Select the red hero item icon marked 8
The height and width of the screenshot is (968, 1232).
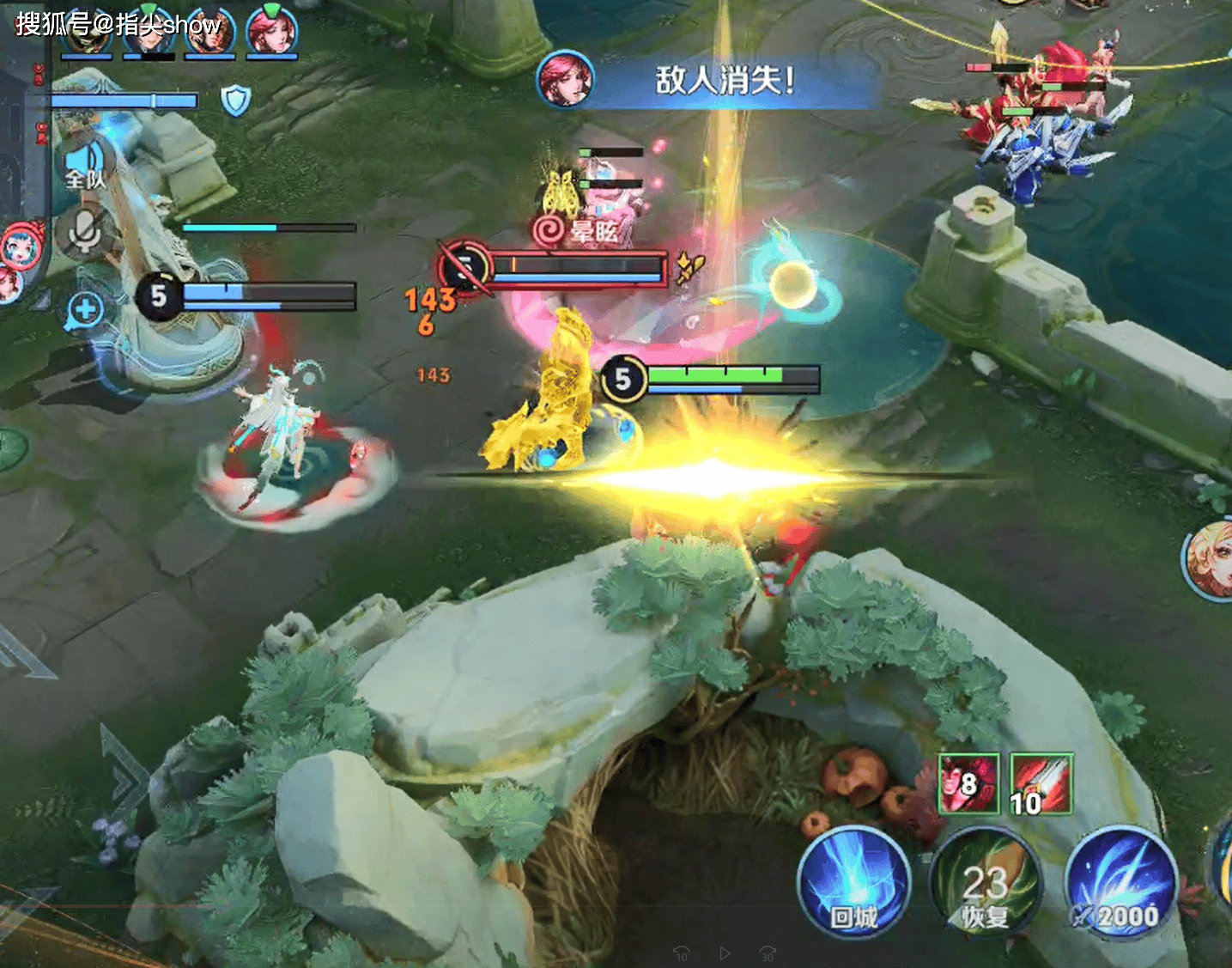968,783
